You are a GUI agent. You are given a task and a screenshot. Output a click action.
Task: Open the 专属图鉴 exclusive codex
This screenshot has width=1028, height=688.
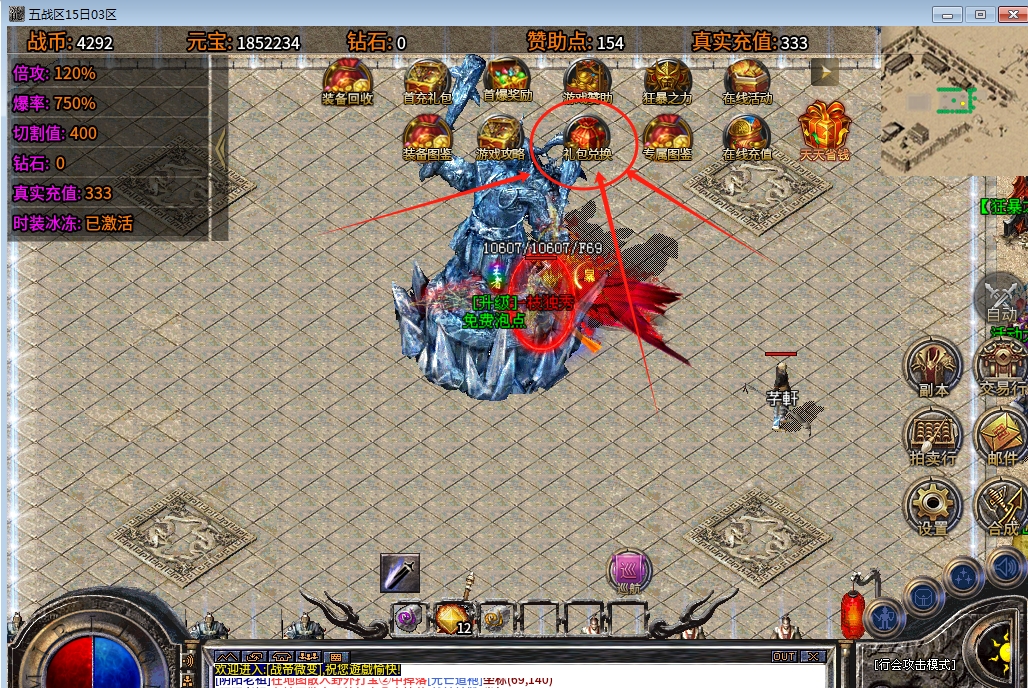click(x=667, y=136)
